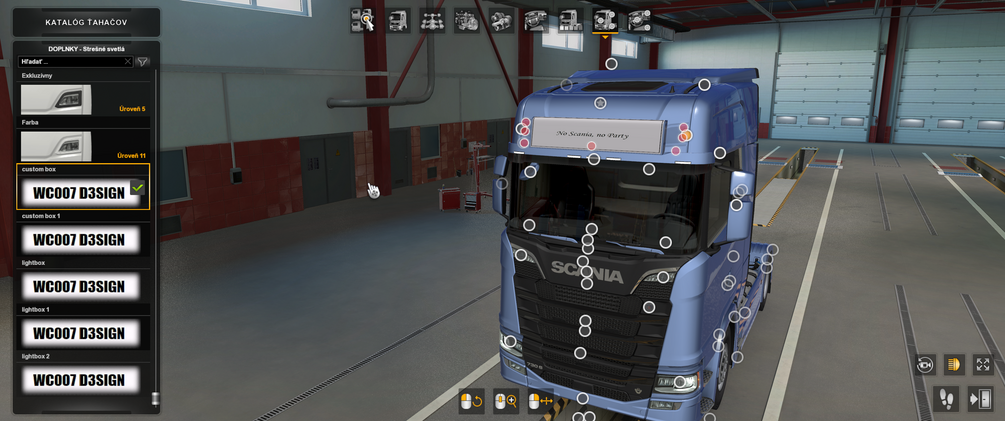Open the Katalóg ťahačov header button

click(x=86, y=22)
